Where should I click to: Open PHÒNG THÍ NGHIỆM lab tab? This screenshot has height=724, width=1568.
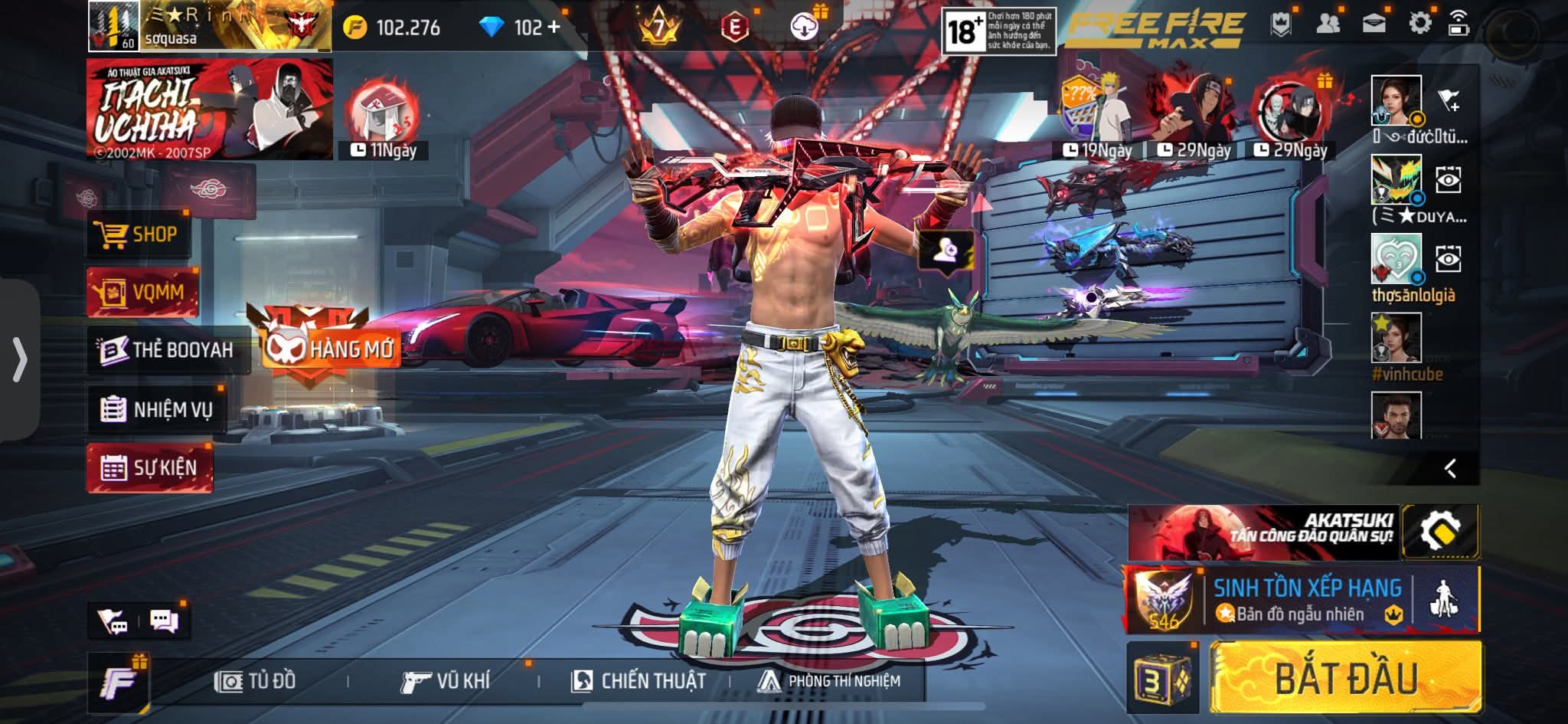point(828,680)
